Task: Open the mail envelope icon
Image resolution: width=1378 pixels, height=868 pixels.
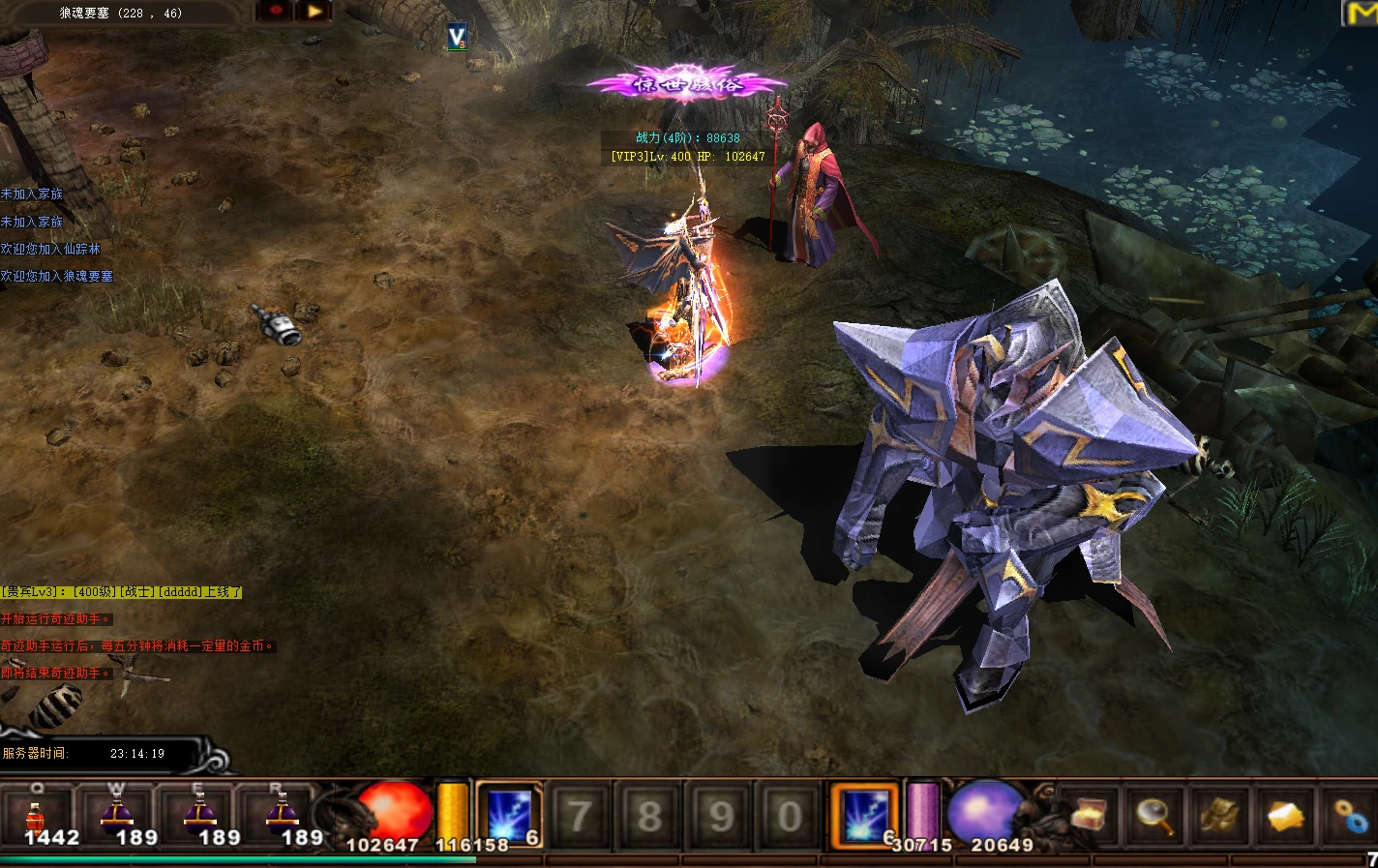Action: 1285,817
